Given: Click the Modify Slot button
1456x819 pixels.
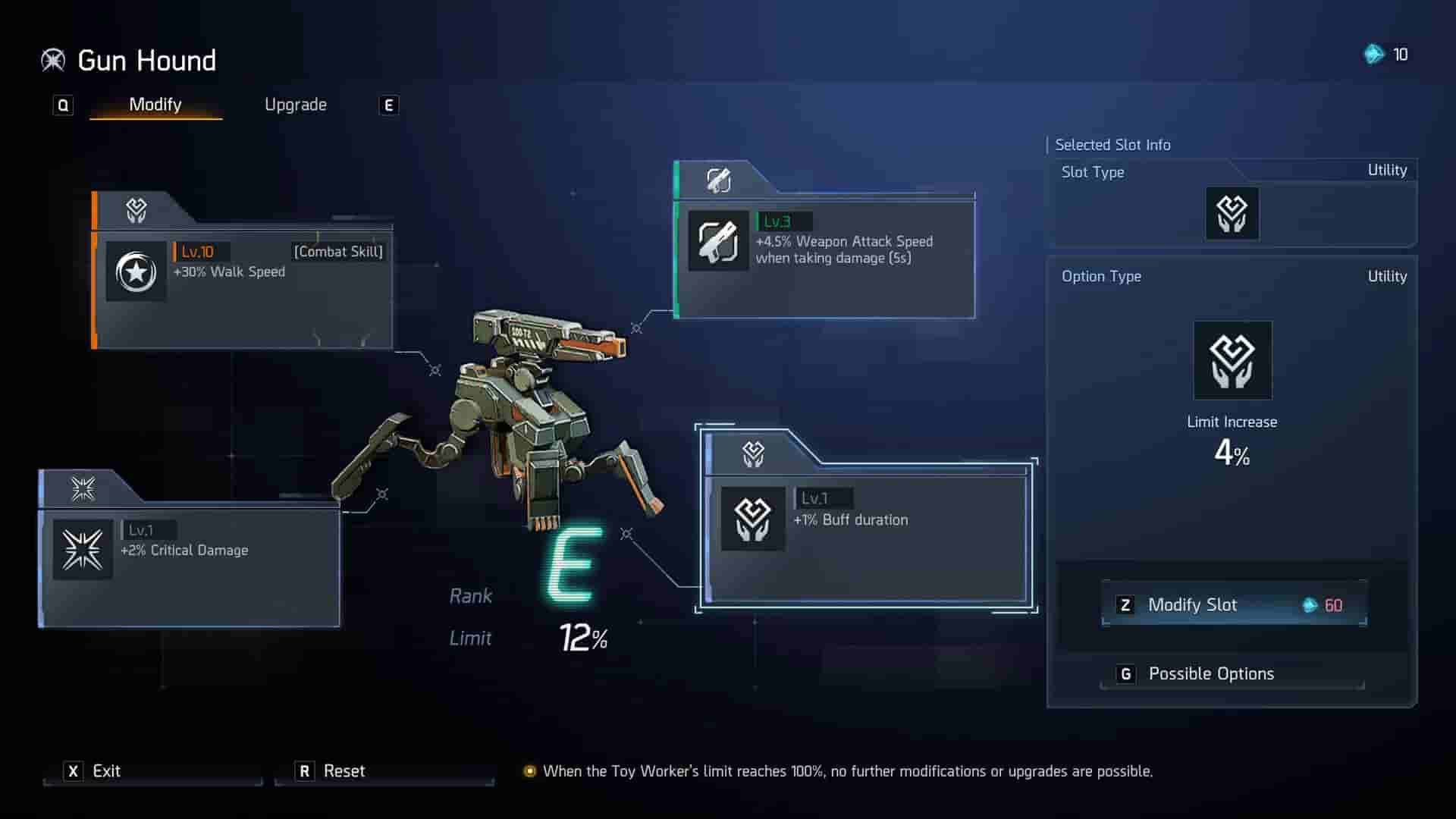Looking at the screenshot, I should tap(1233, 604).
